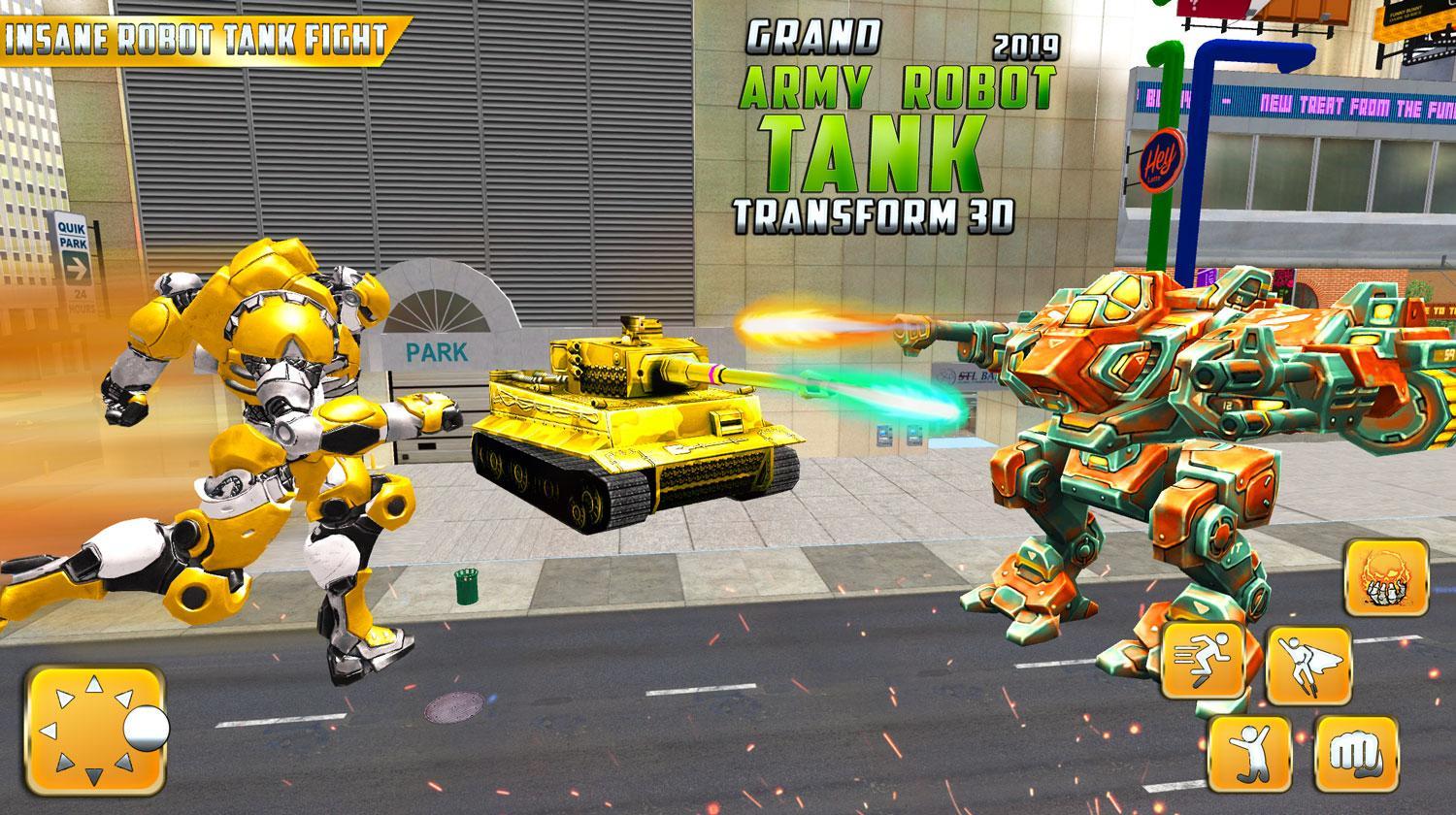The width and height of the screenshot is (1456, 815).
Task: Tap the HEY cafe circular sign
Action: click(x=1162, y=158)
